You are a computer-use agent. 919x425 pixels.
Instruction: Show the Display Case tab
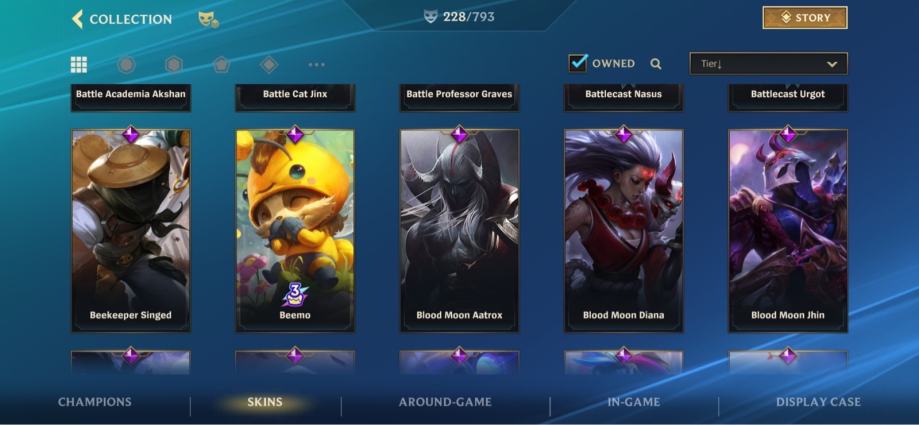[818, 402]
